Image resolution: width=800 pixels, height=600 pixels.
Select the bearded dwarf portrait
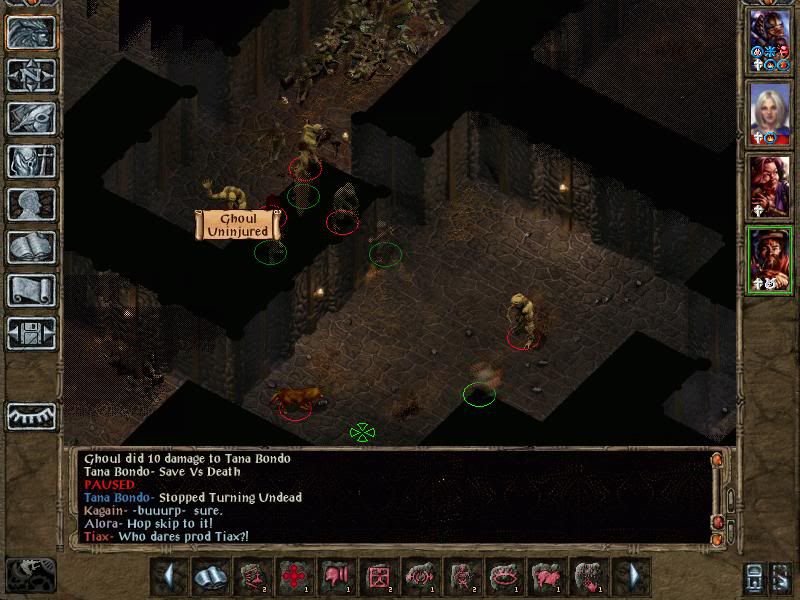coord(770,259)
